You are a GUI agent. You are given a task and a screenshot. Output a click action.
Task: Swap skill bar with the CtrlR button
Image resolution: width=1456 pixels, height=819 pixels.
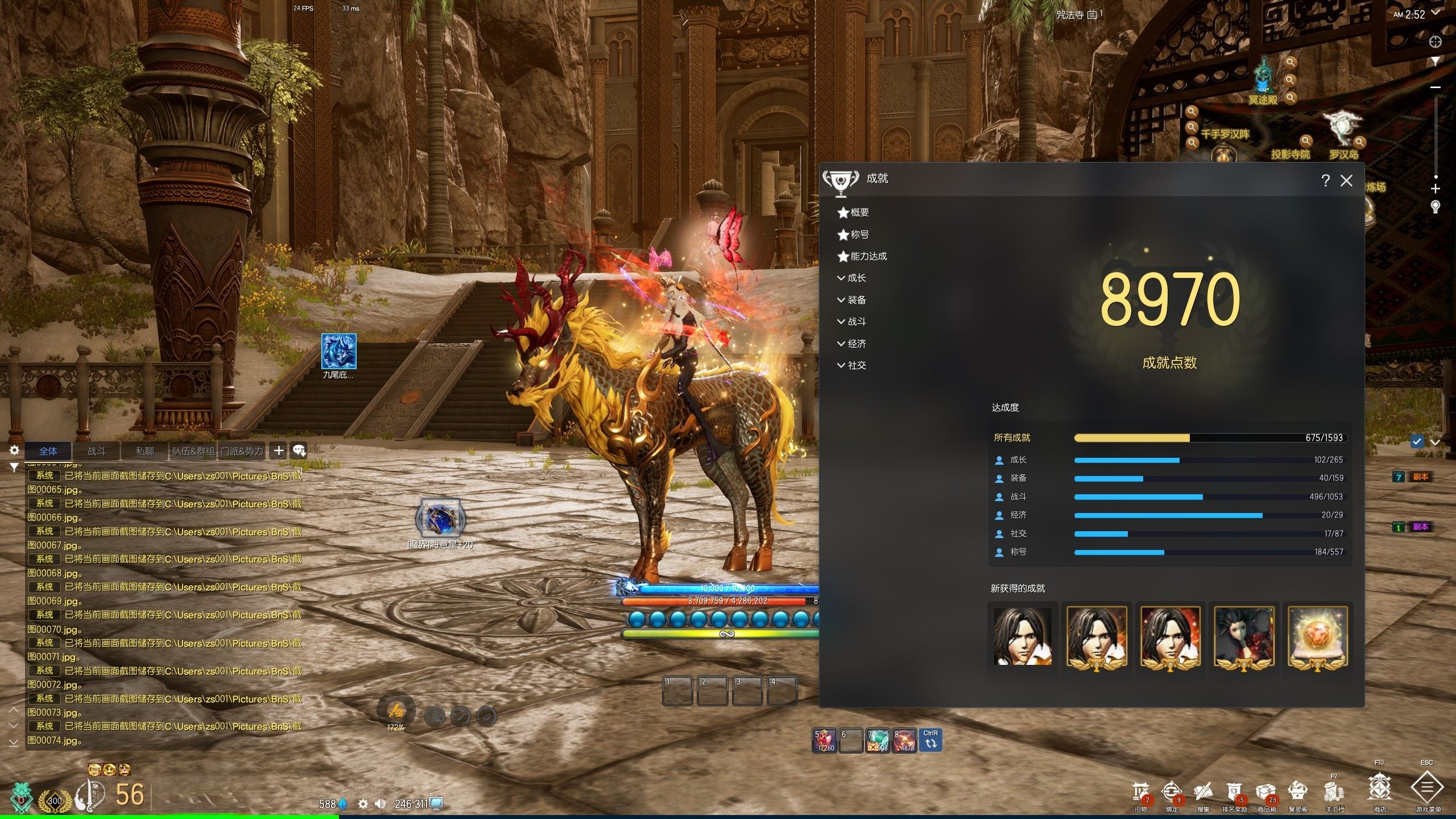click(x=930, y=740)
